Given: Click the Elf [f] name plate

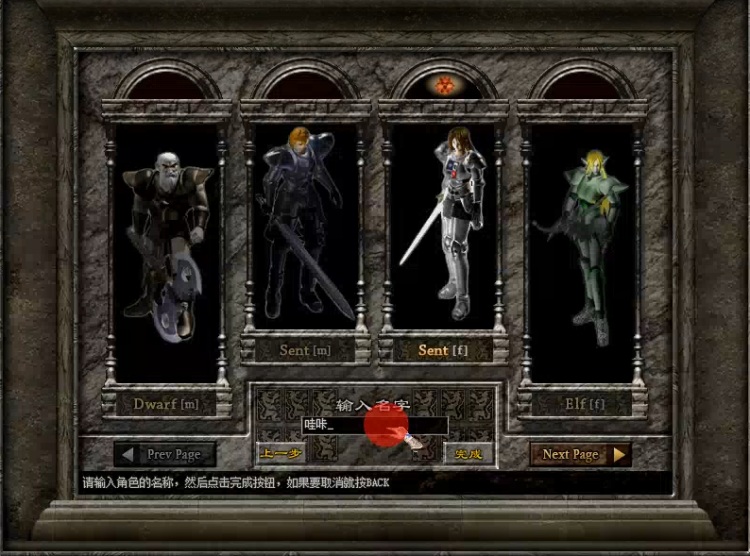Looking at the screenshot, I should point(583,404).
